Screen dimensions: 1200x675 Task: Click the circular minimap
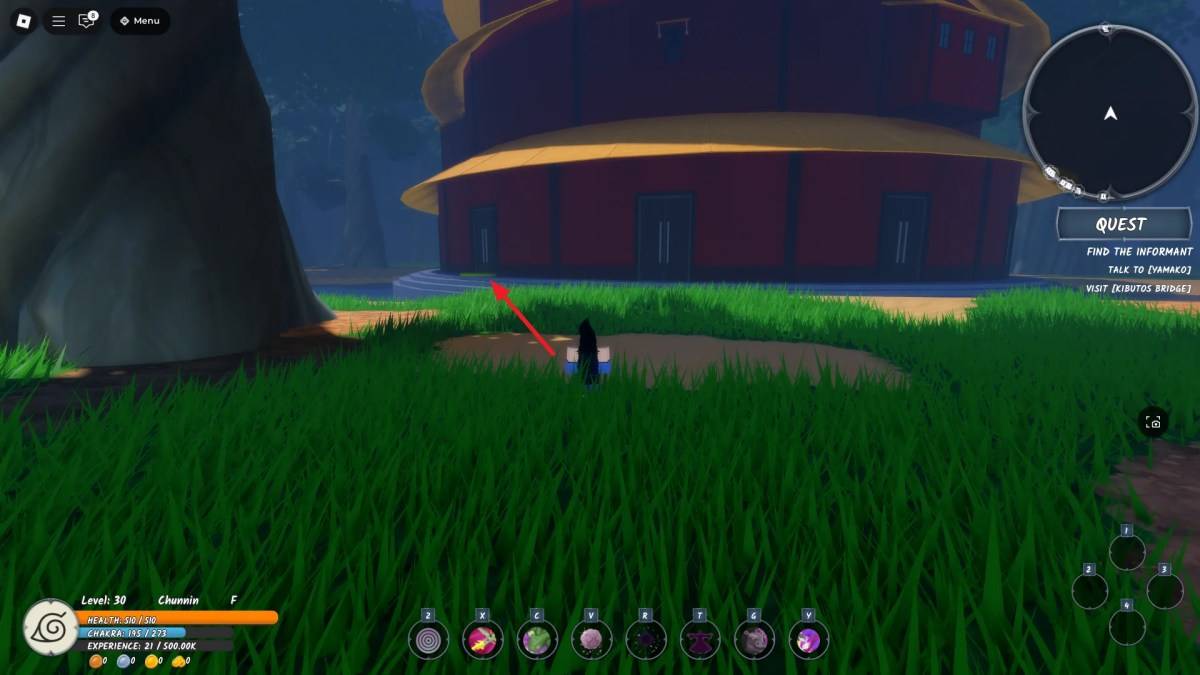tap(1110, 112)
